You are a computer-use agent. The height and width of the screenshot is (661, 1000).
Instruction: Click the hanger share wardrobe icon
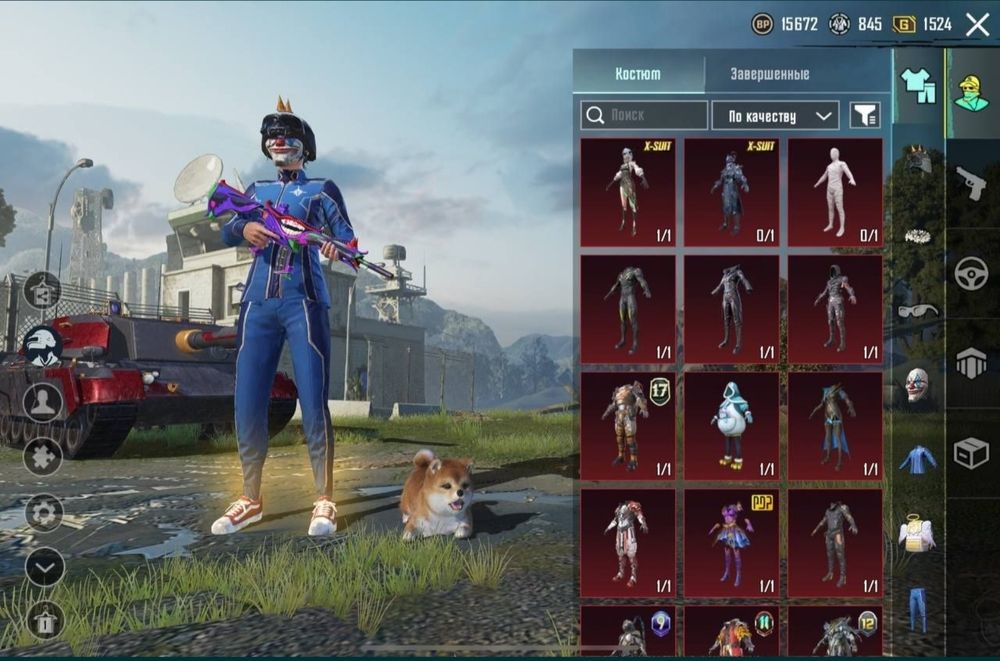43,292
